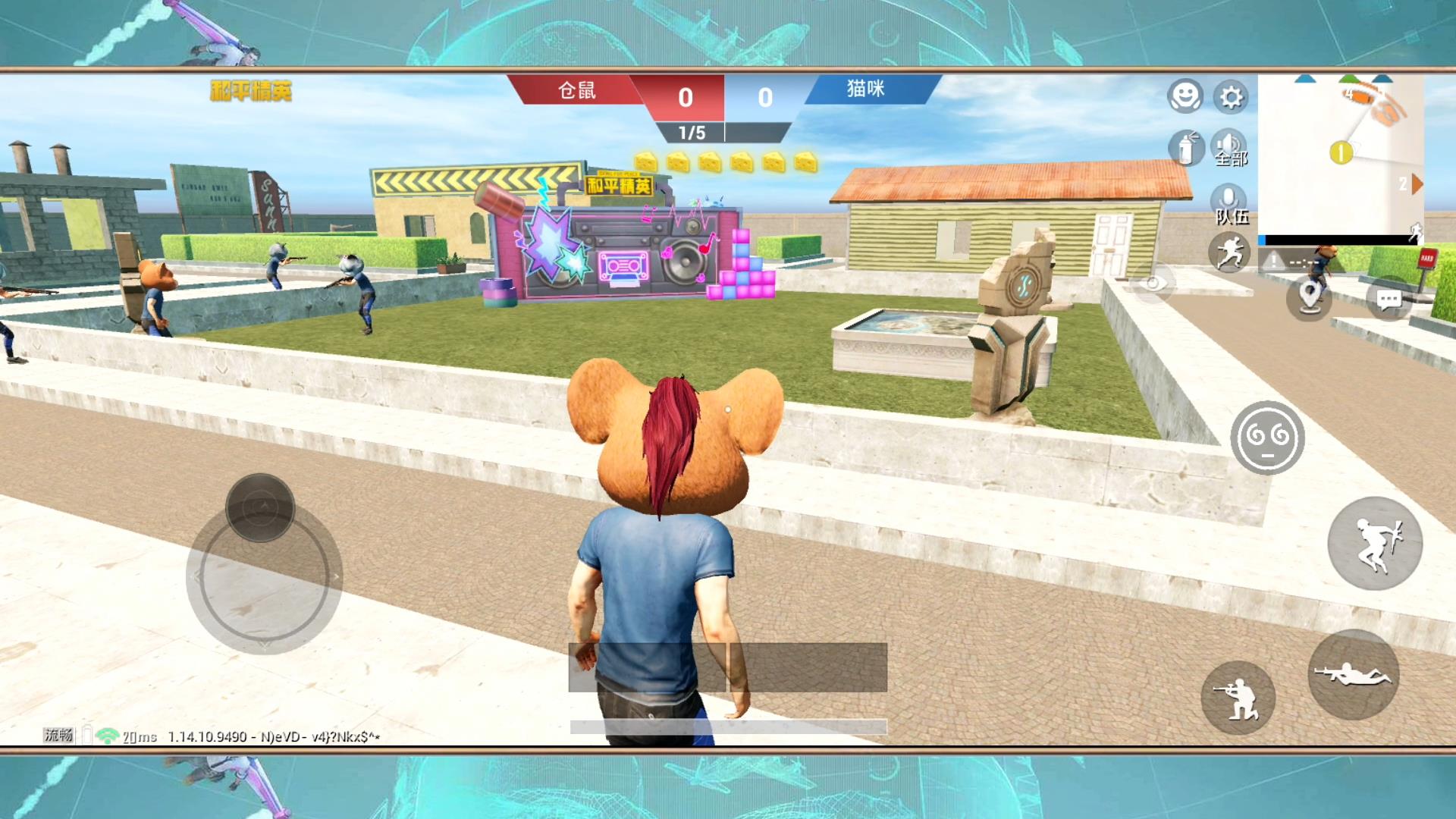The image size is (1456, 819).
Task: Toggle the 全部 speaker voice channel
Action: coord(1229,147)
